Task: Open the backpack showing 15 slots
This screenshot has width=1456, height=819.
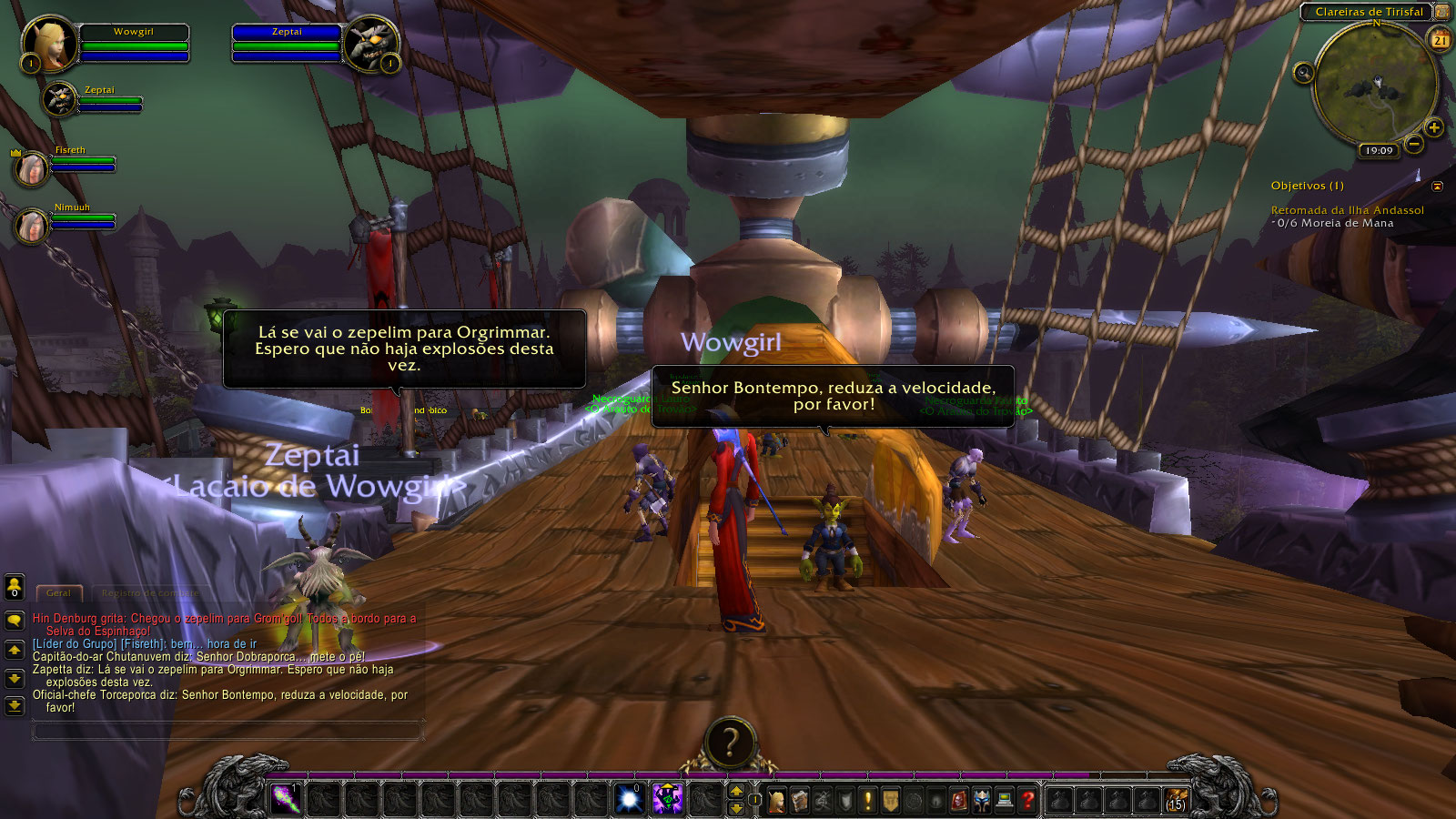Action: click(x=1176, y=800)
